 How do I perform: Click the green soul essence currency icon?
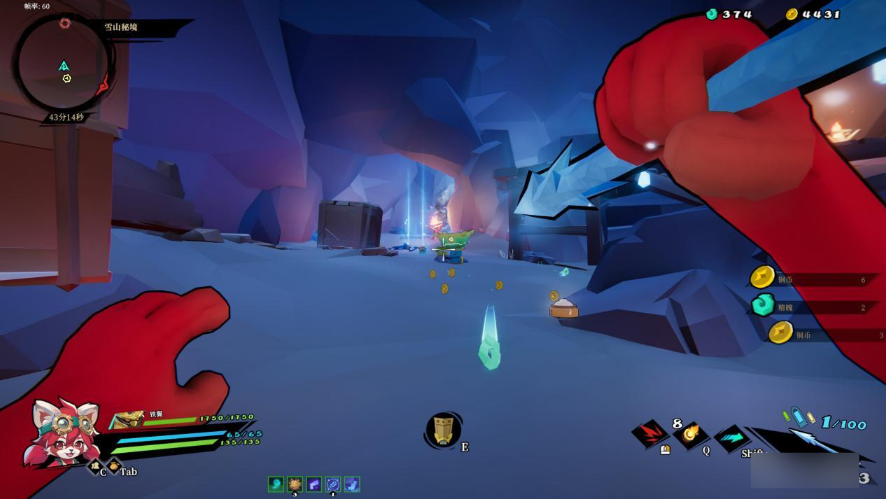click(x=712, y=14)
